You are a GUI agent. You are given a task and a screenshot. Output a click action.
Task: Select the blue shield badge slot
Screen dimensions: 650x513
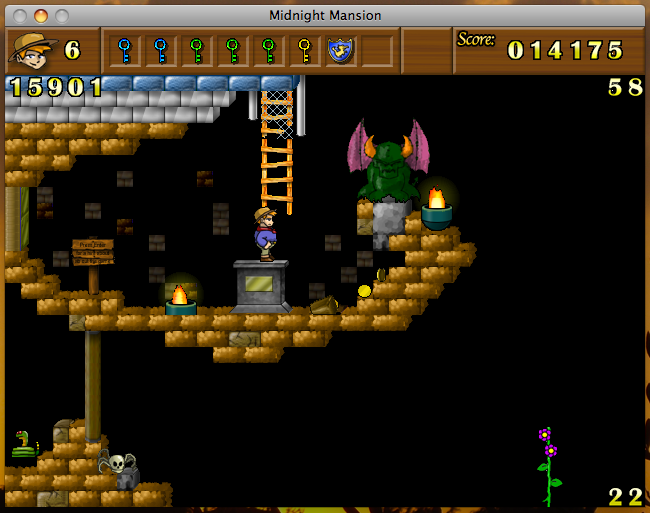pyautogui.click(x=340, y=49)
